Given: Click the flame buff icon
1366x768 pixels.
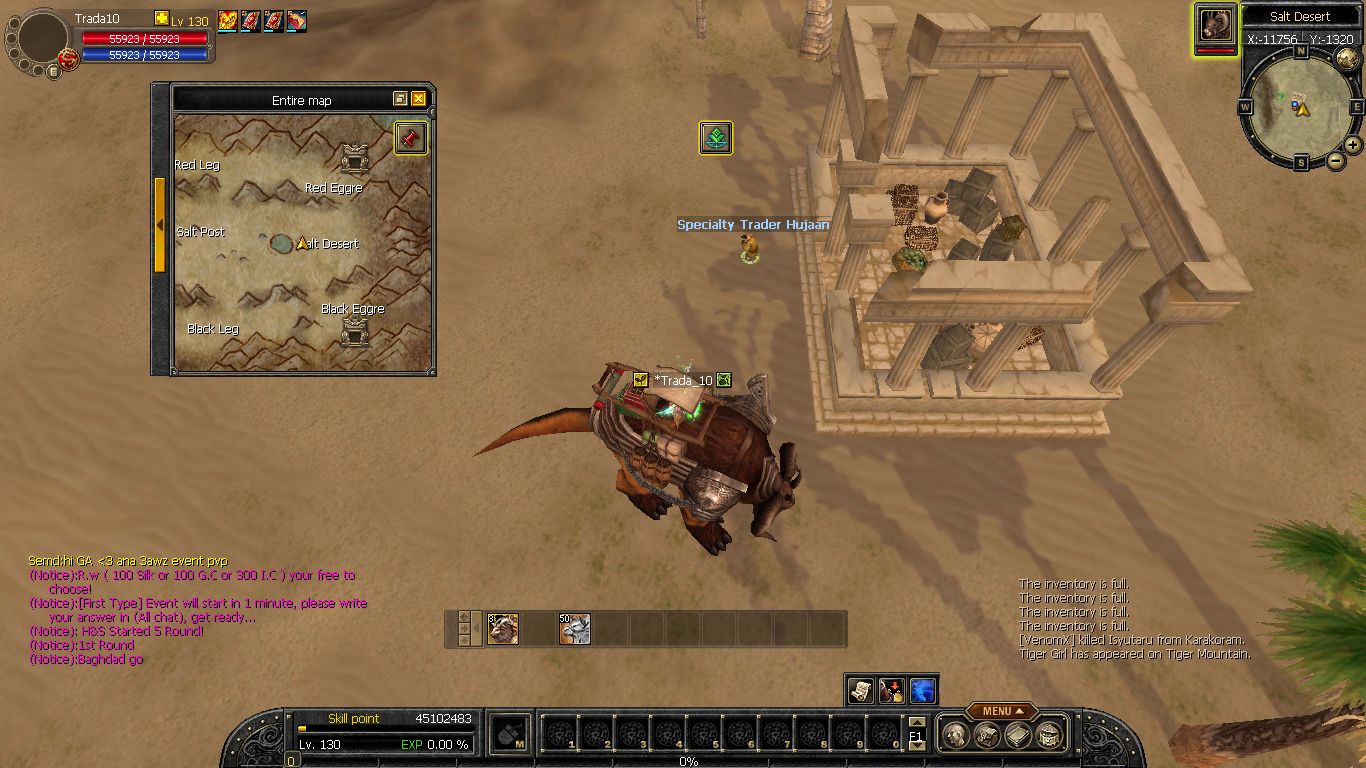Looking at the screenshot, I should tap(228, 20).
